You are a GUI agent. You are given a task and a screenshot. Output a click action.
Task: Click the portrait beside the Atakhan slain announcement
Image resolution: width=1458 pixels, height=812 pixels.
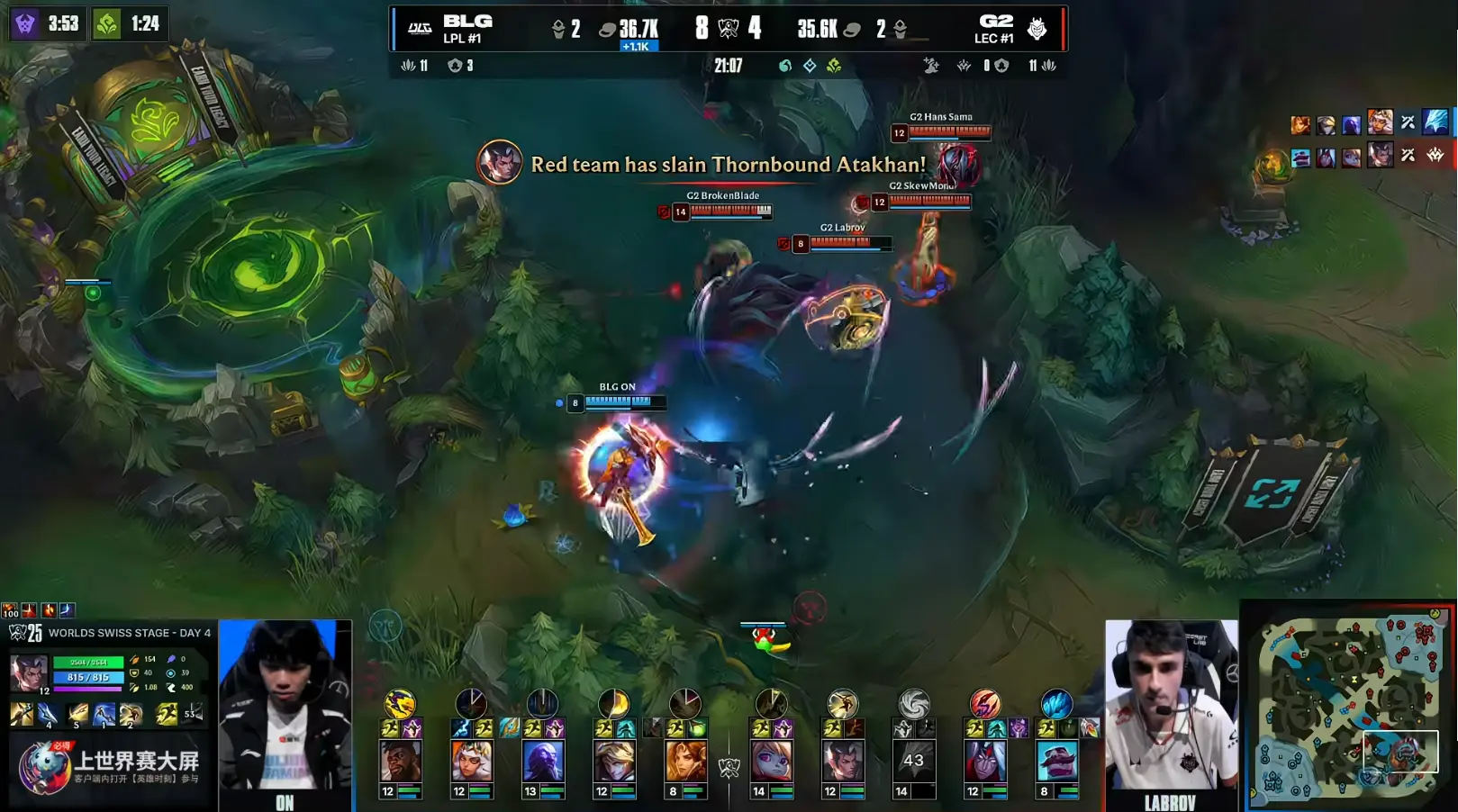pos(499,163)
